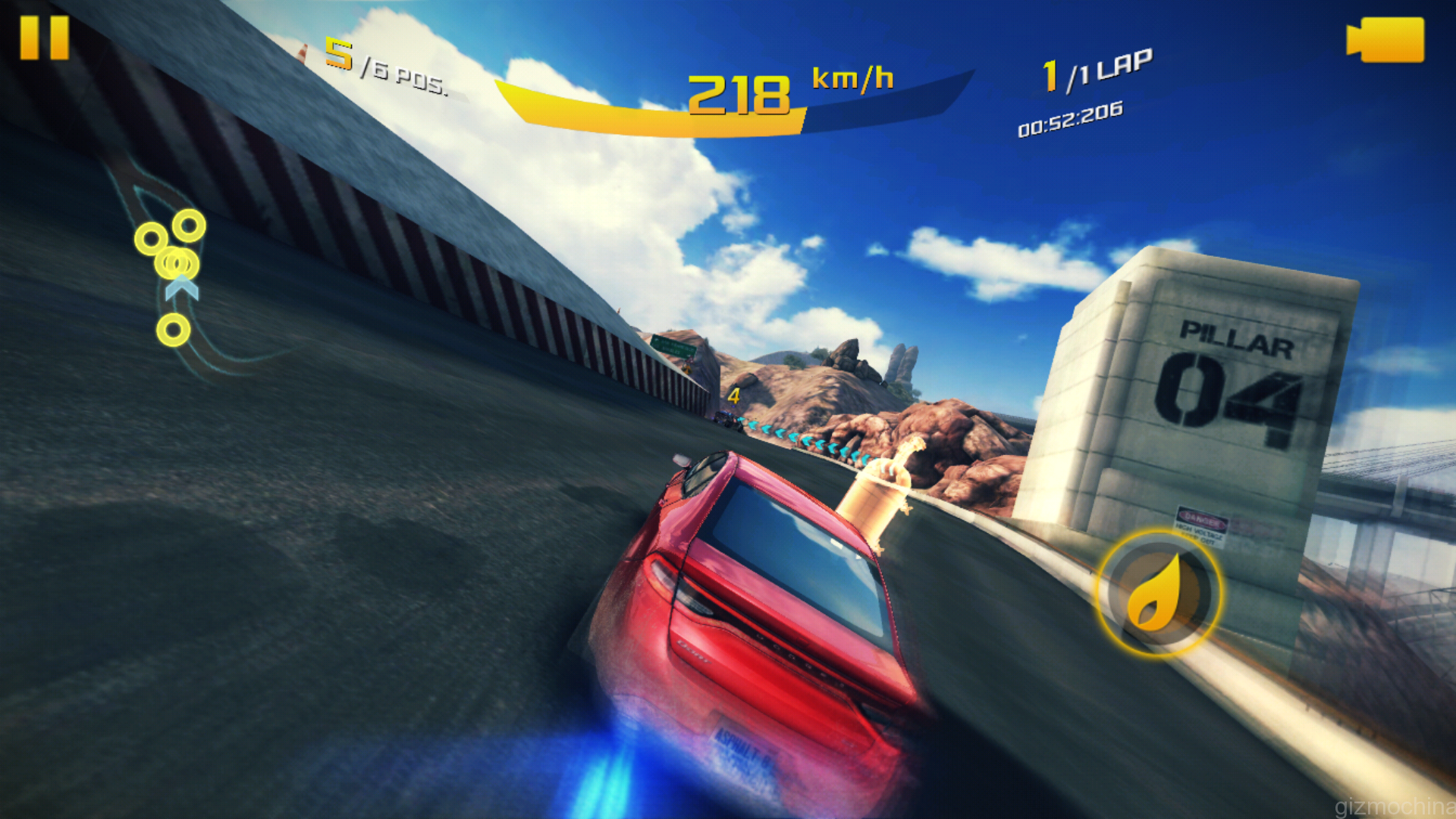Activate the nitro flame boost
Screen dimensions: 1456x819
(1159, 592)
